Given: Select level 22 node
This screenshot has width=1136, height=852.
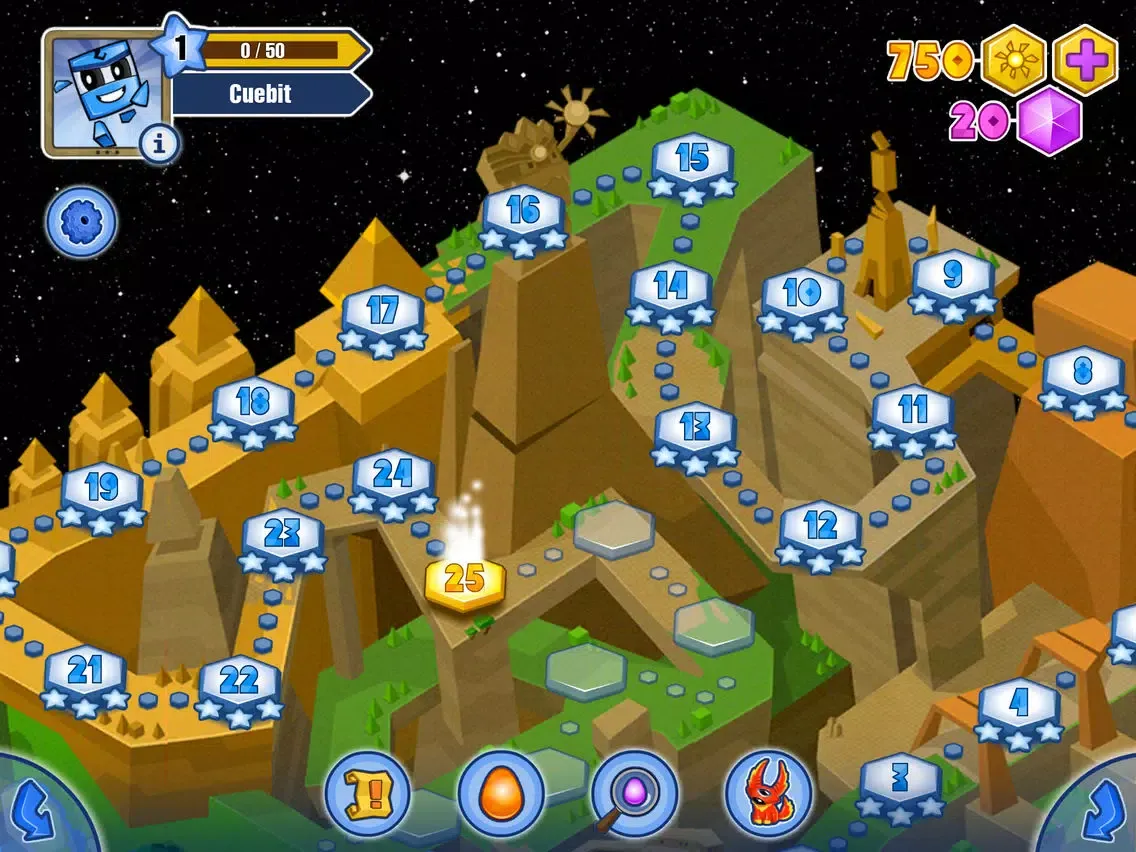Looking at the screenshot, I should [239, 686].
